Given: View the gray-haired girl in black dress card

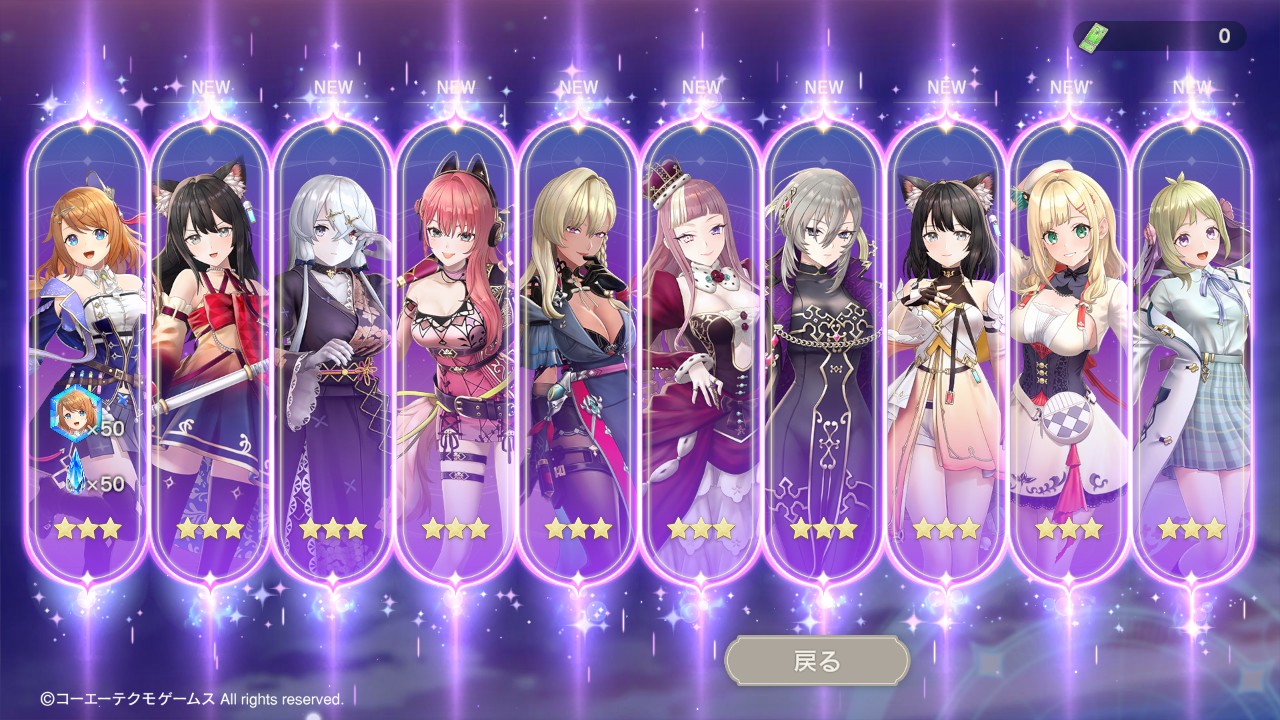Looking at the screenshot, I should (x=824, y=340).
